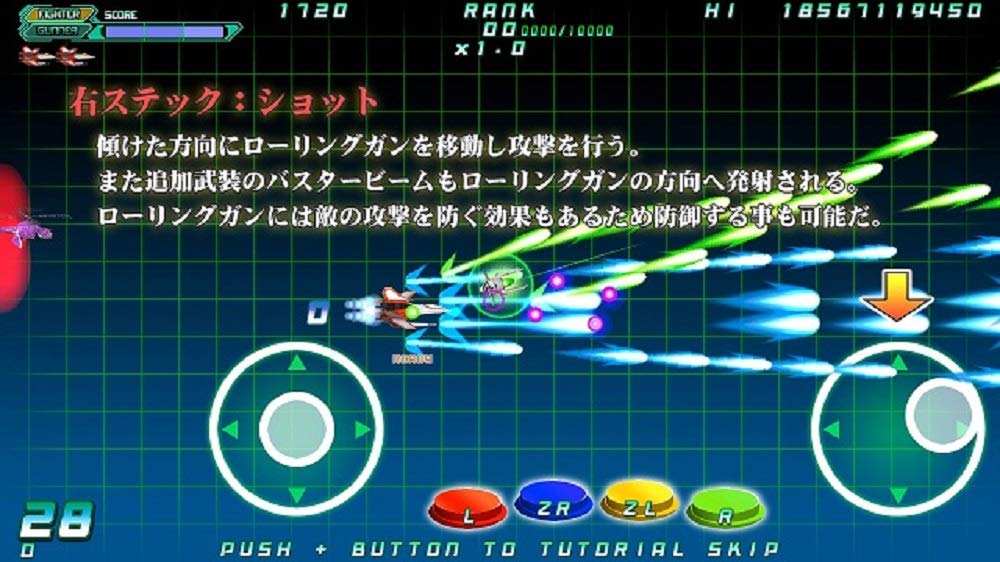This screenshot has width=1000, height=562.
Task: Click the left stick's down arrow
Action: coord(296,494)
